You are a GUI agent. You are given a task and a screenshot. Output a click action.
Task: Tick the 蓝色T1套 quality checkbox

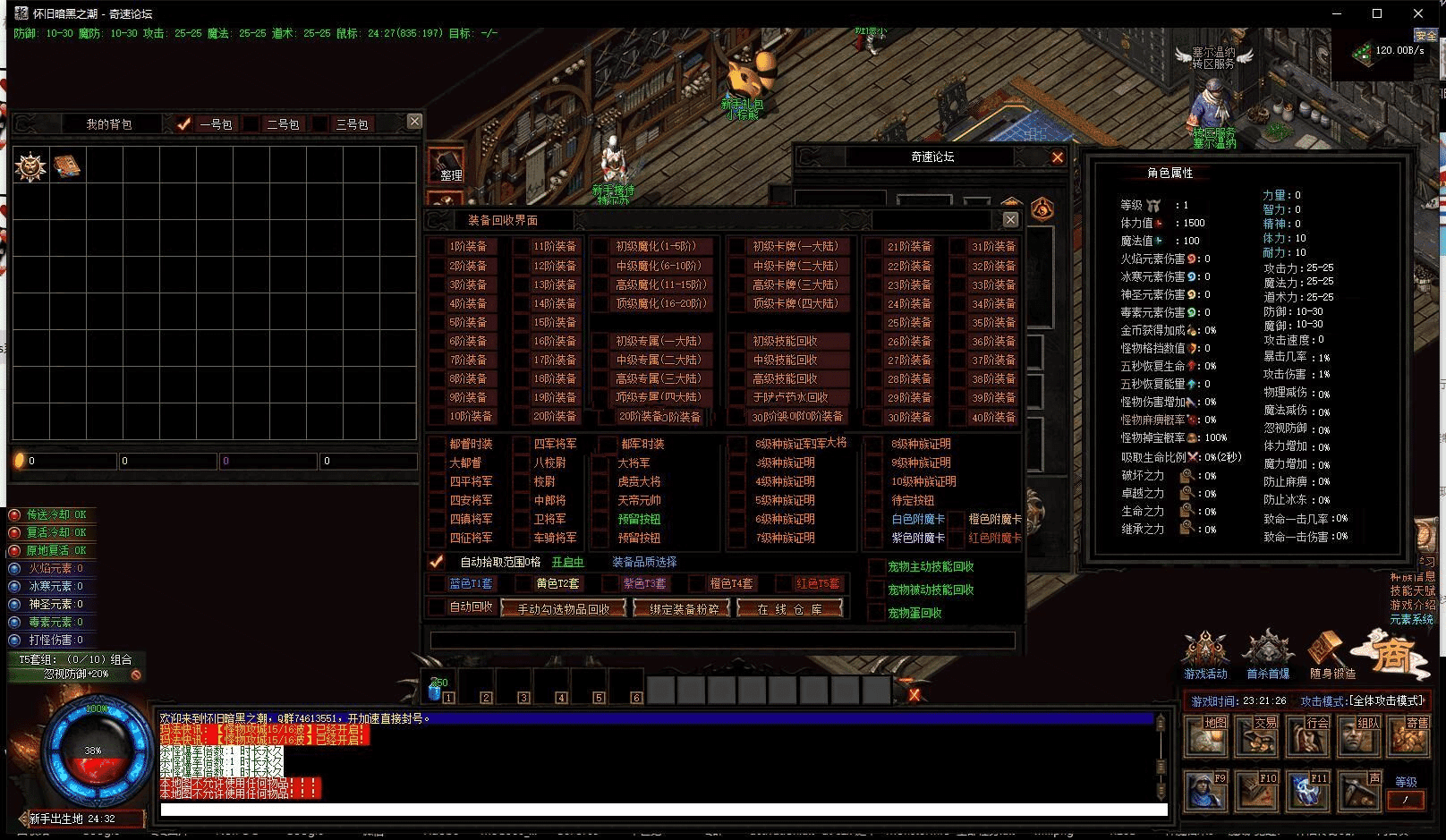click(438, 583)
